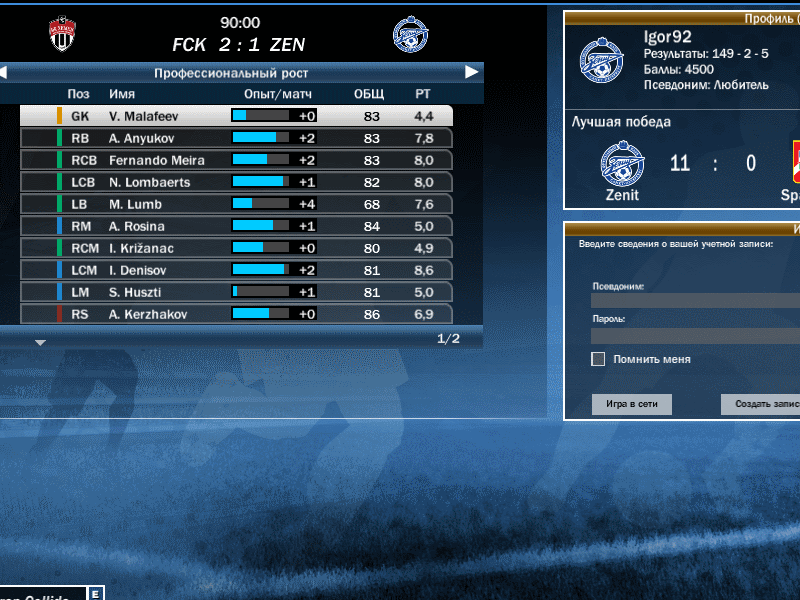Image resolution: width=800 pixels, height=600 pixels.
Task: Click the Псевдоним input field
Action: pos(695,300)
